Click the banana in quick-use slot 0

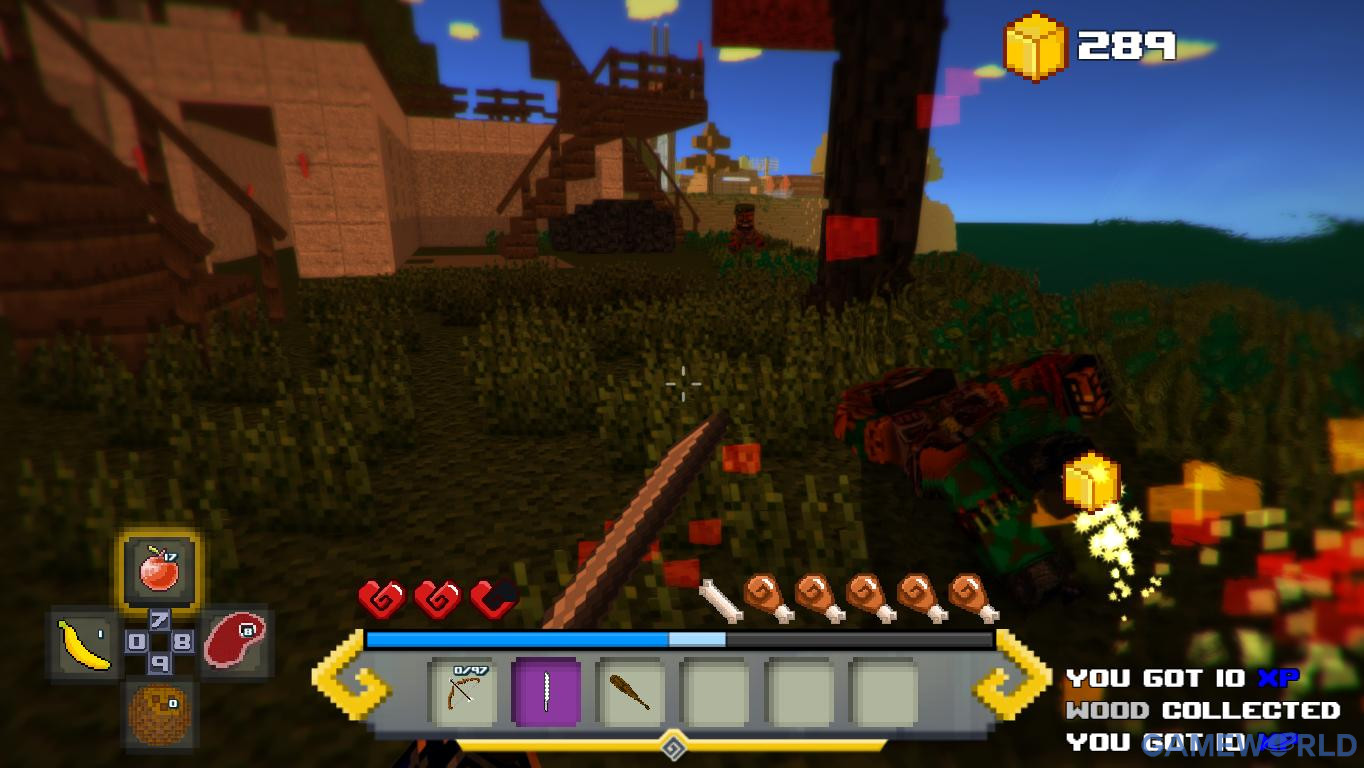pos(84,640)
